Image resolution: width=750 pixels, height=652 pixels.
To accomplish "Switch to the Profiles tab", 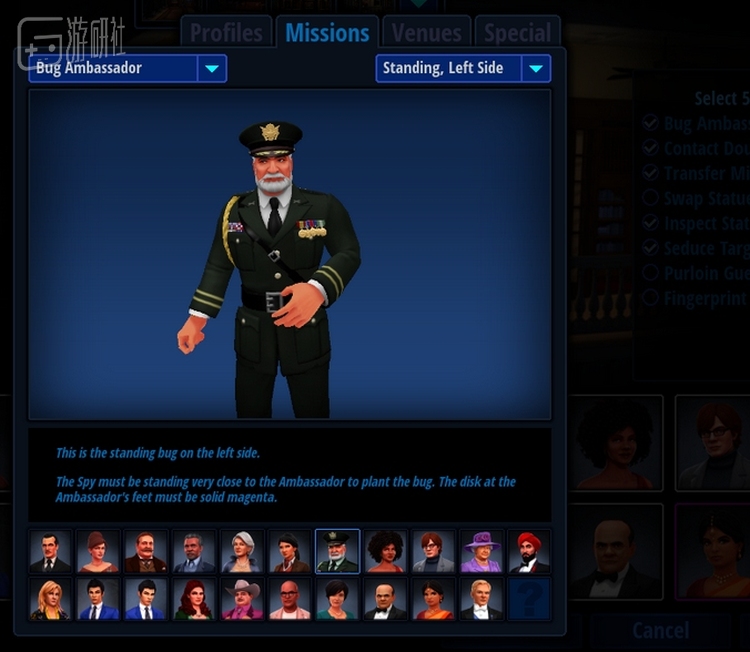I will click(x=226, y=32).
